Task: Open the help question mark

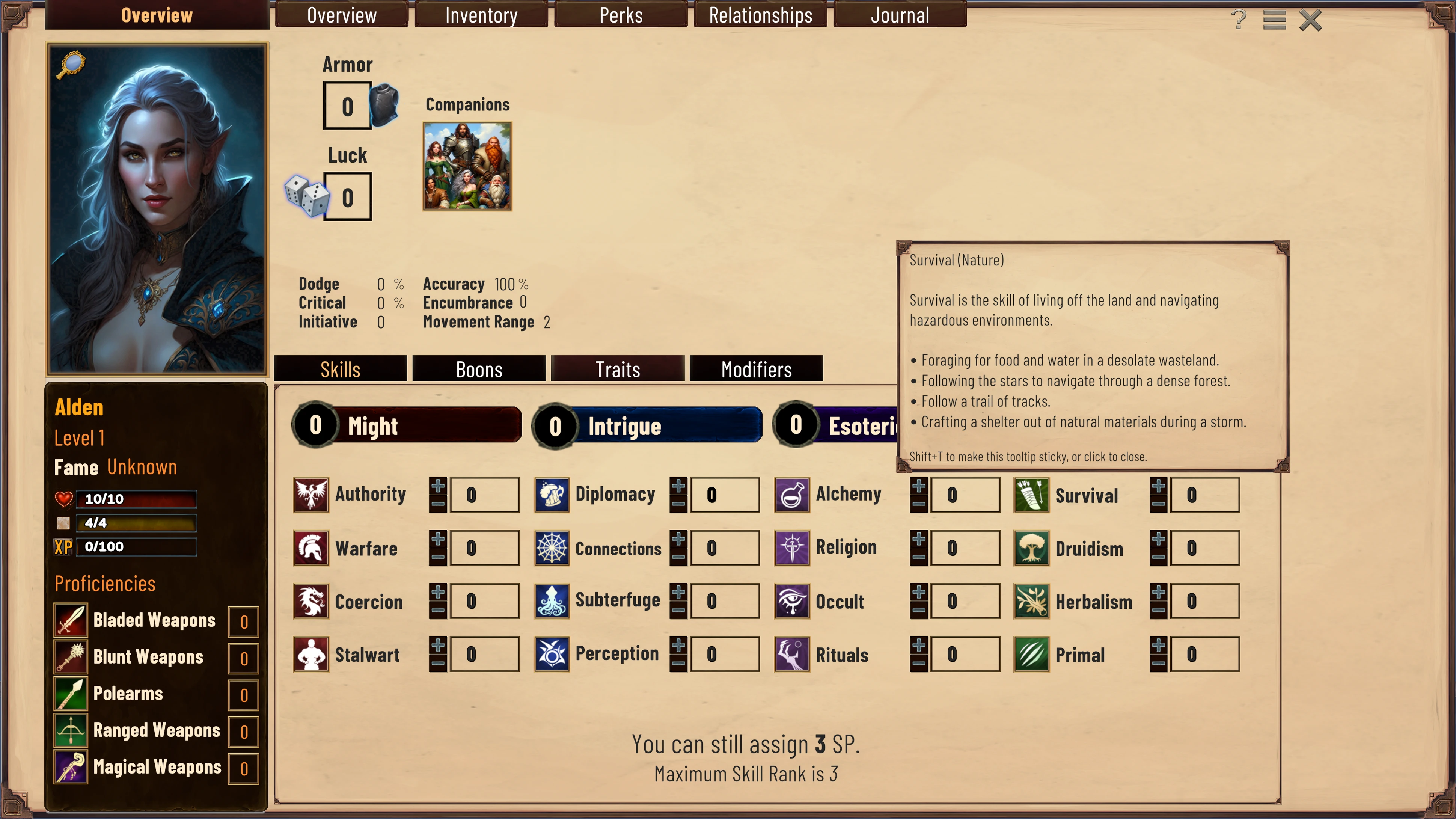Action: [1238, 20]
